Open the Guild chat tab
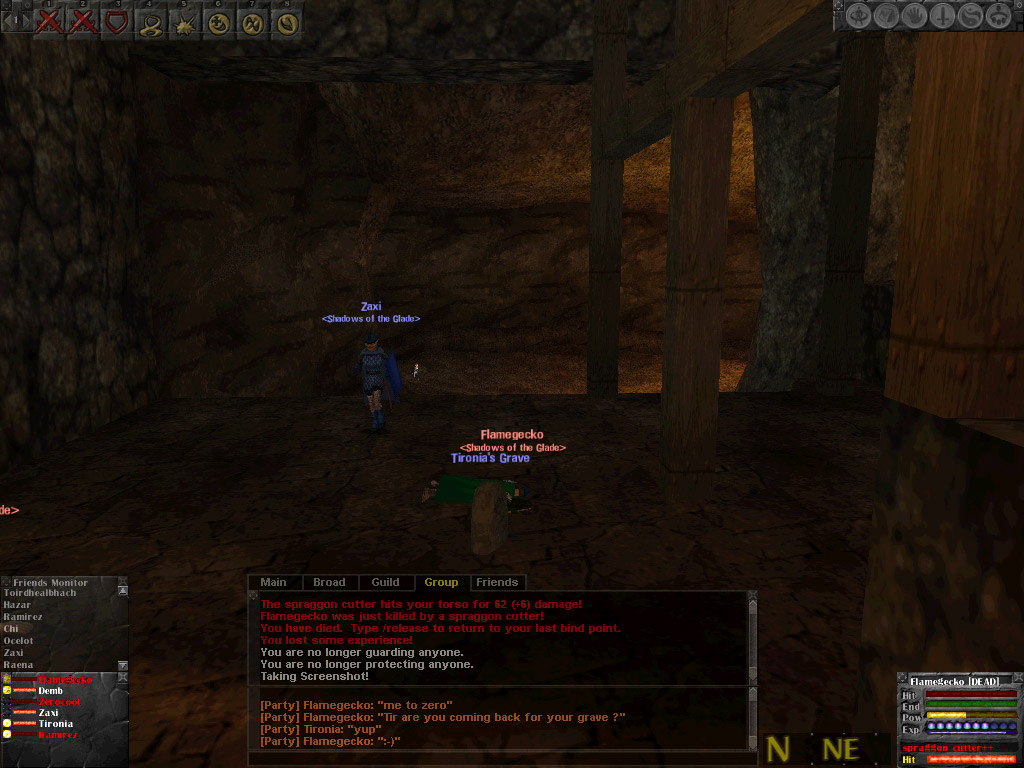Viewport: 1024px width, 768px height. [x=385, y=582]
